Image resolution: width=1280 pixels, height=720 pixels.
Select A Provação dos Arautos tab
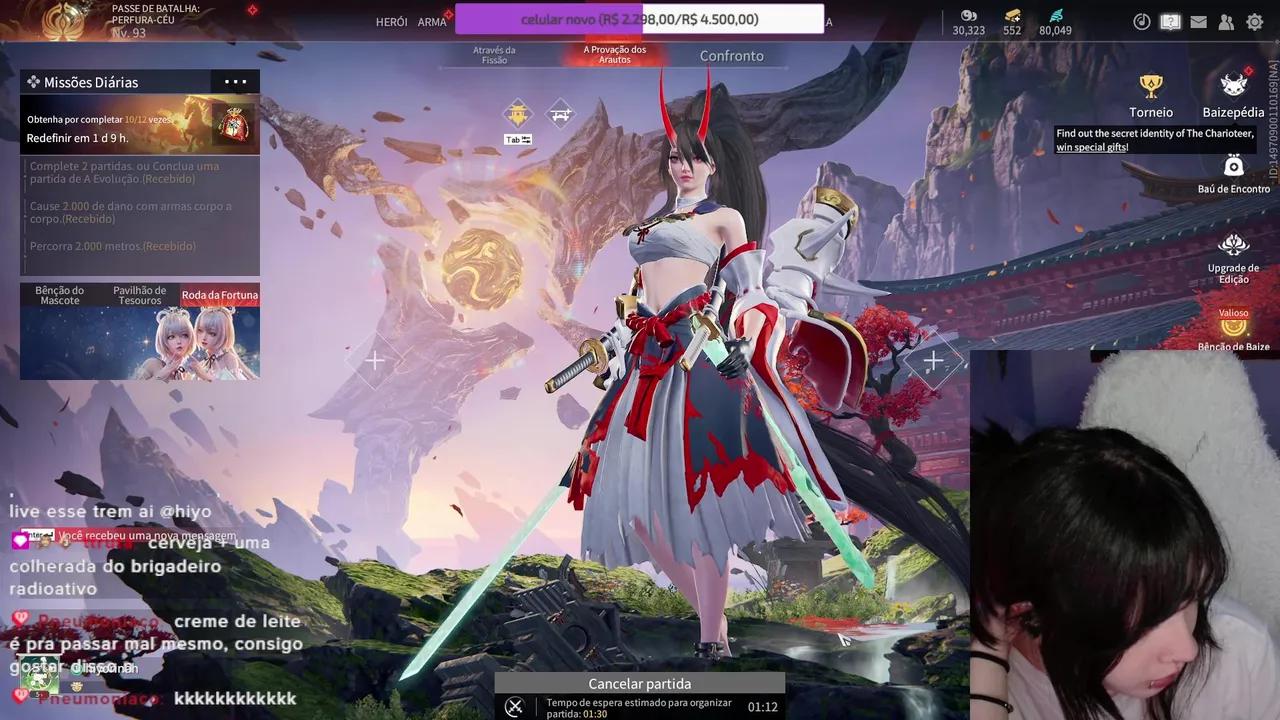pyautogui.click(x=615, y=55)
